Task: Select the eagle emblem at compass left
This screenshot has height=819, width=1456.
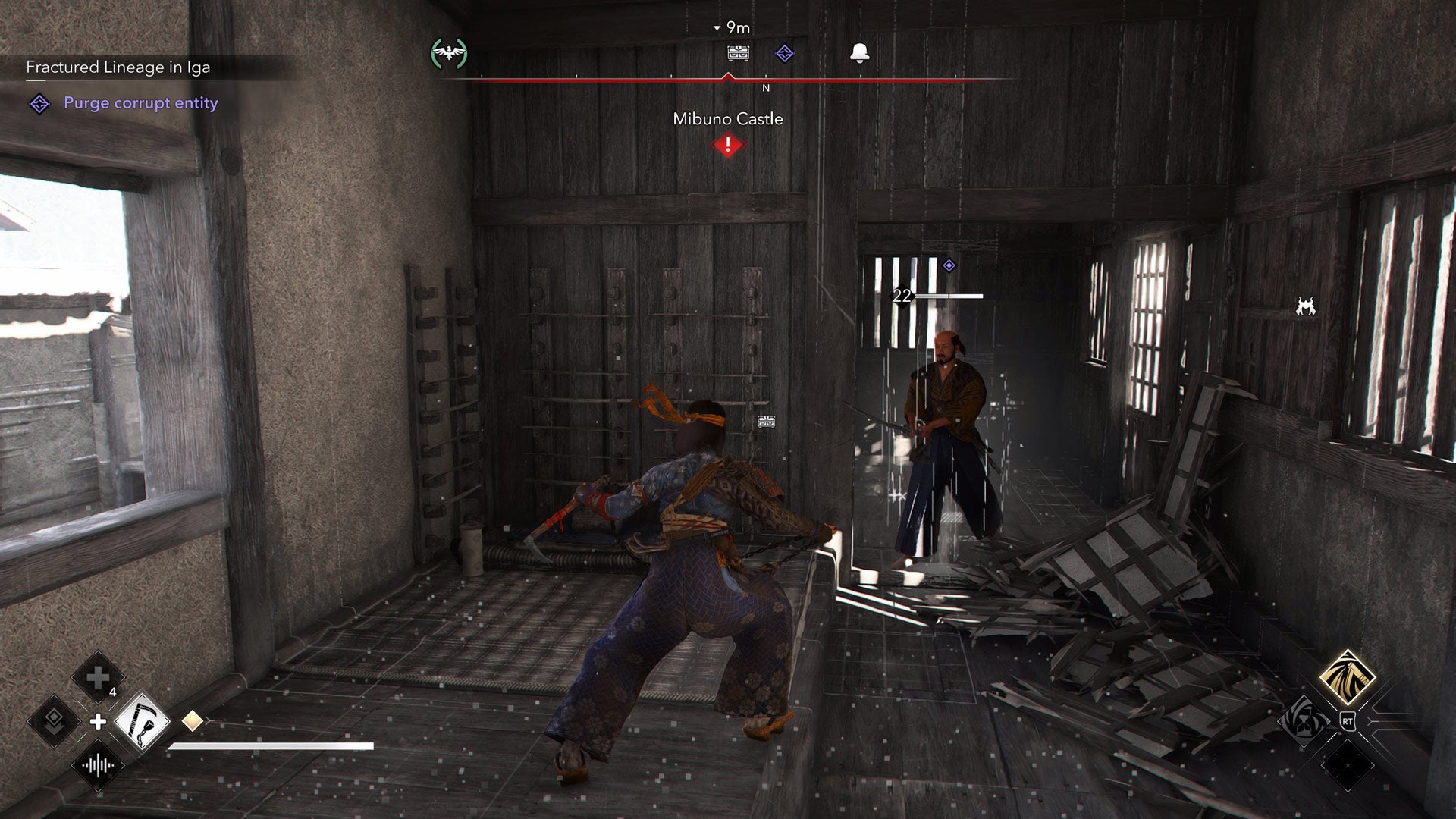Action: (448, 52)
